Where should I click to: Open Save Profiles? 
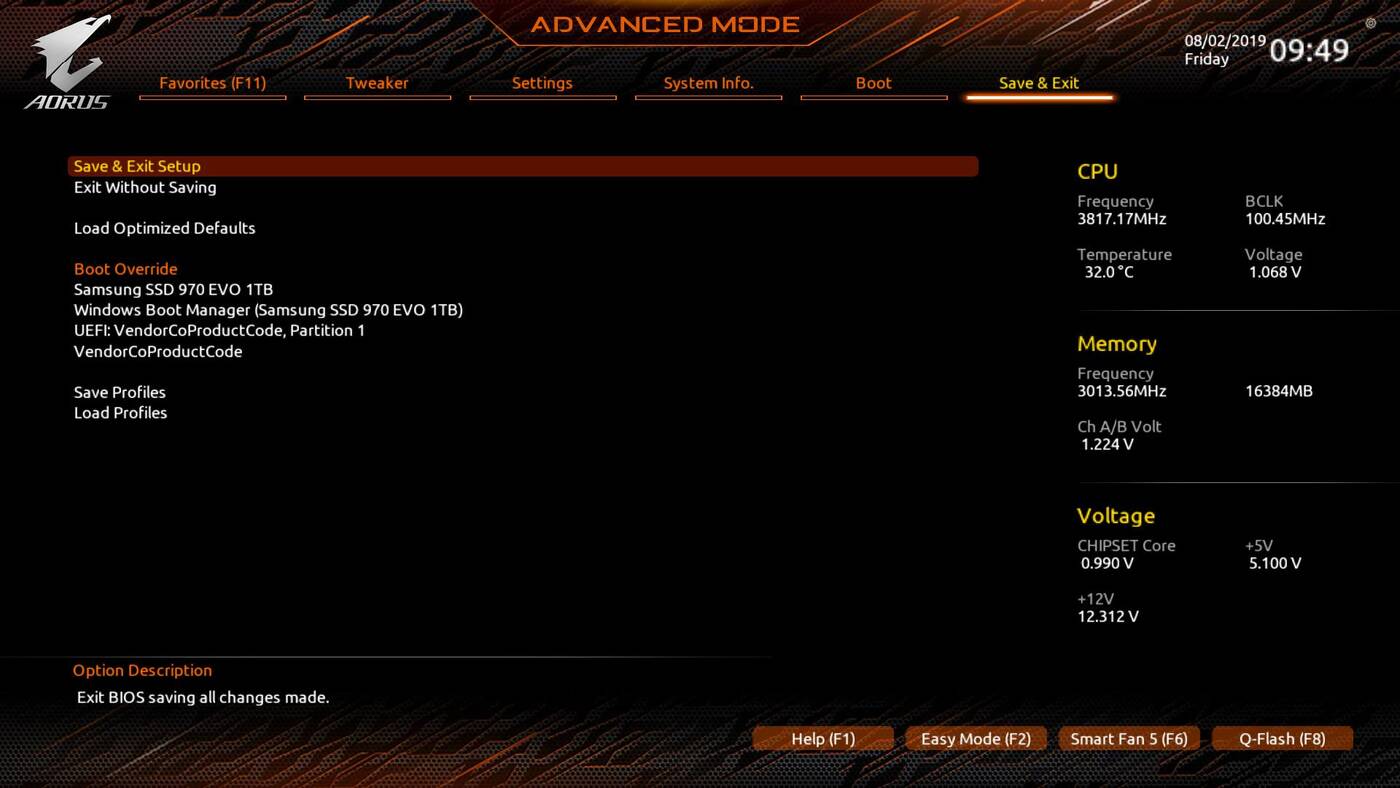pos(120,392)
